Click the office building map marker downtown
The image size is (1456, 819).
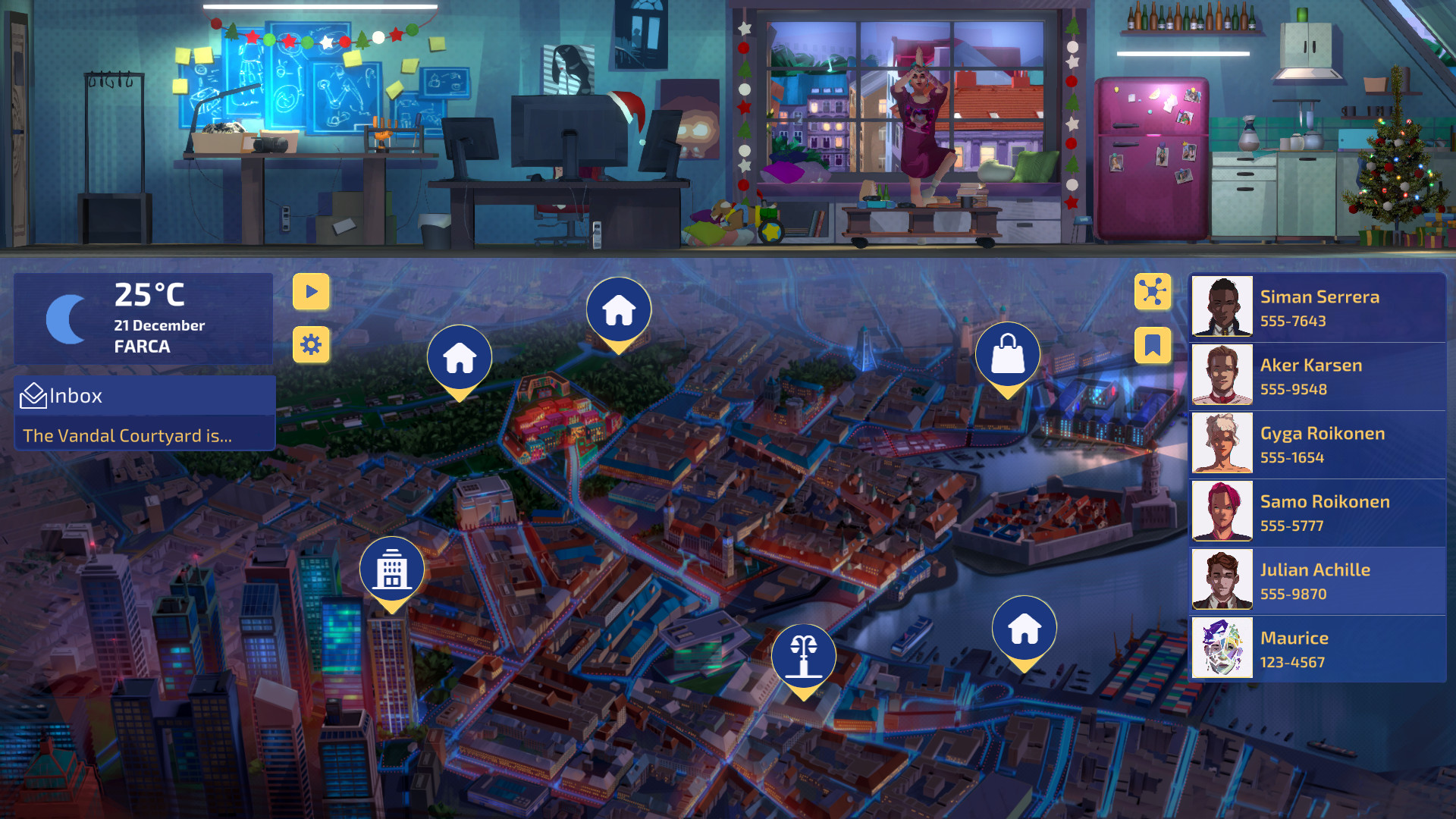(x=392, y=569)
